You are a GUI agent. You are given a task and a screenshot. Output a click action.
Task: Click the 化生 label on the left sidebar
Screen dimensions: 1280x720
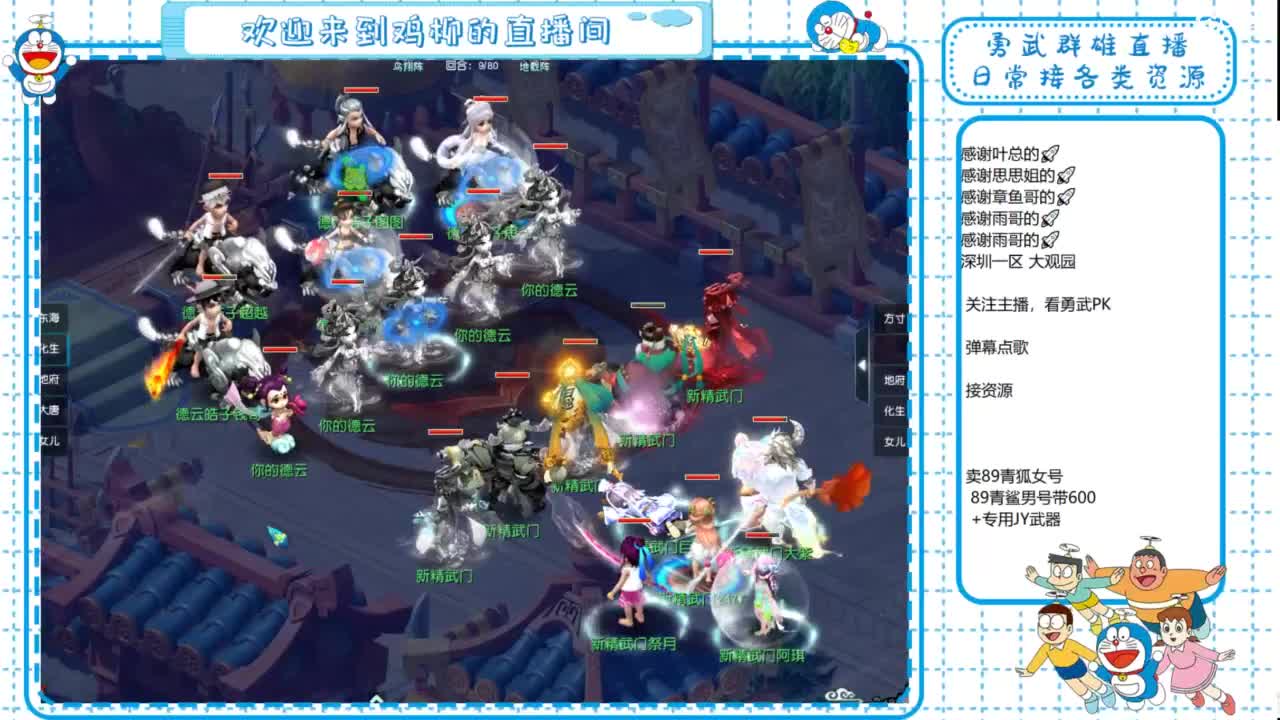point(47,348)
